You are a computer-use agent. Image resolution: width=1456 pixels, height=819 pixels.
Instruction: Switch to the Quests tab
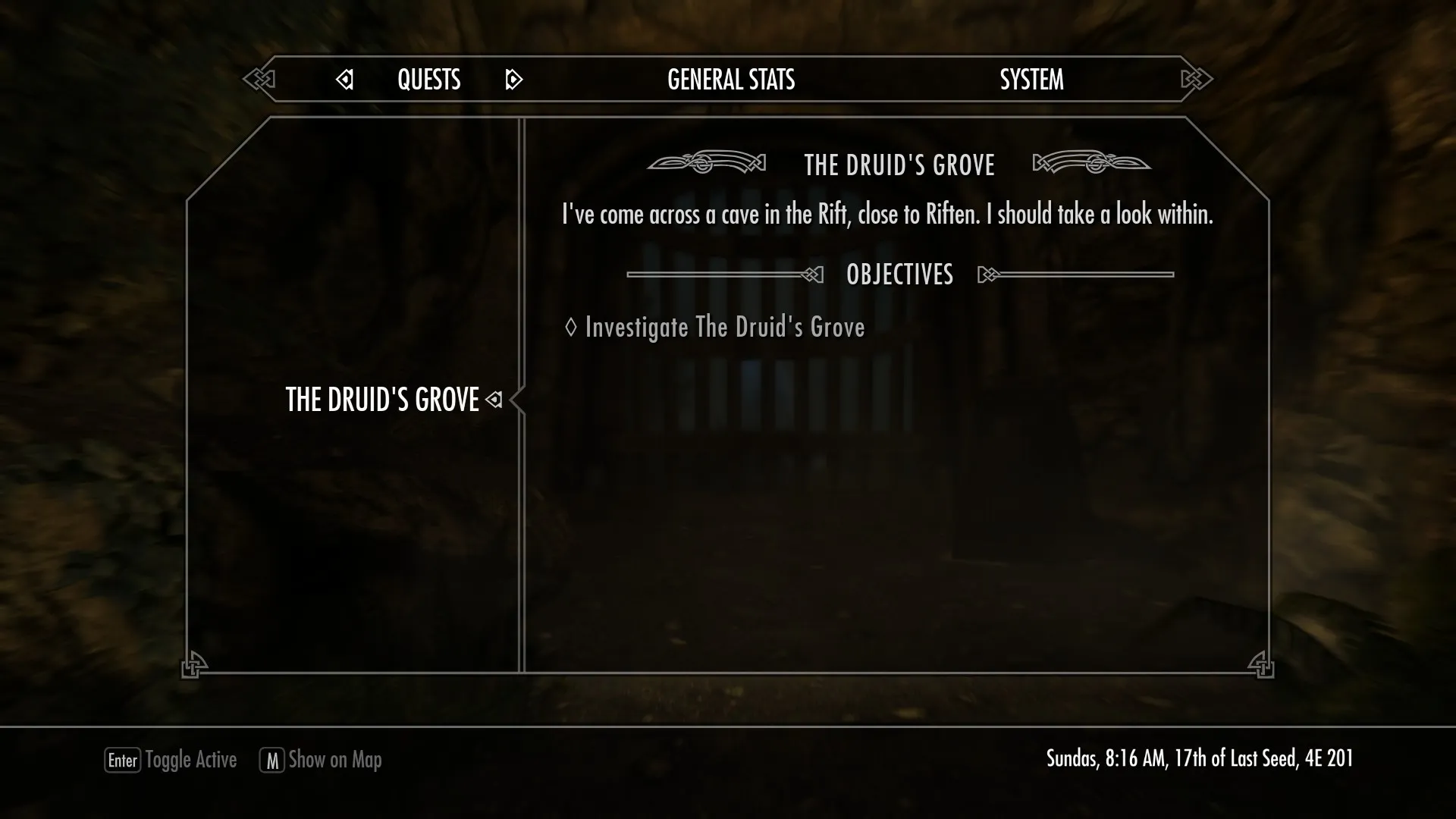coord(428,80)
